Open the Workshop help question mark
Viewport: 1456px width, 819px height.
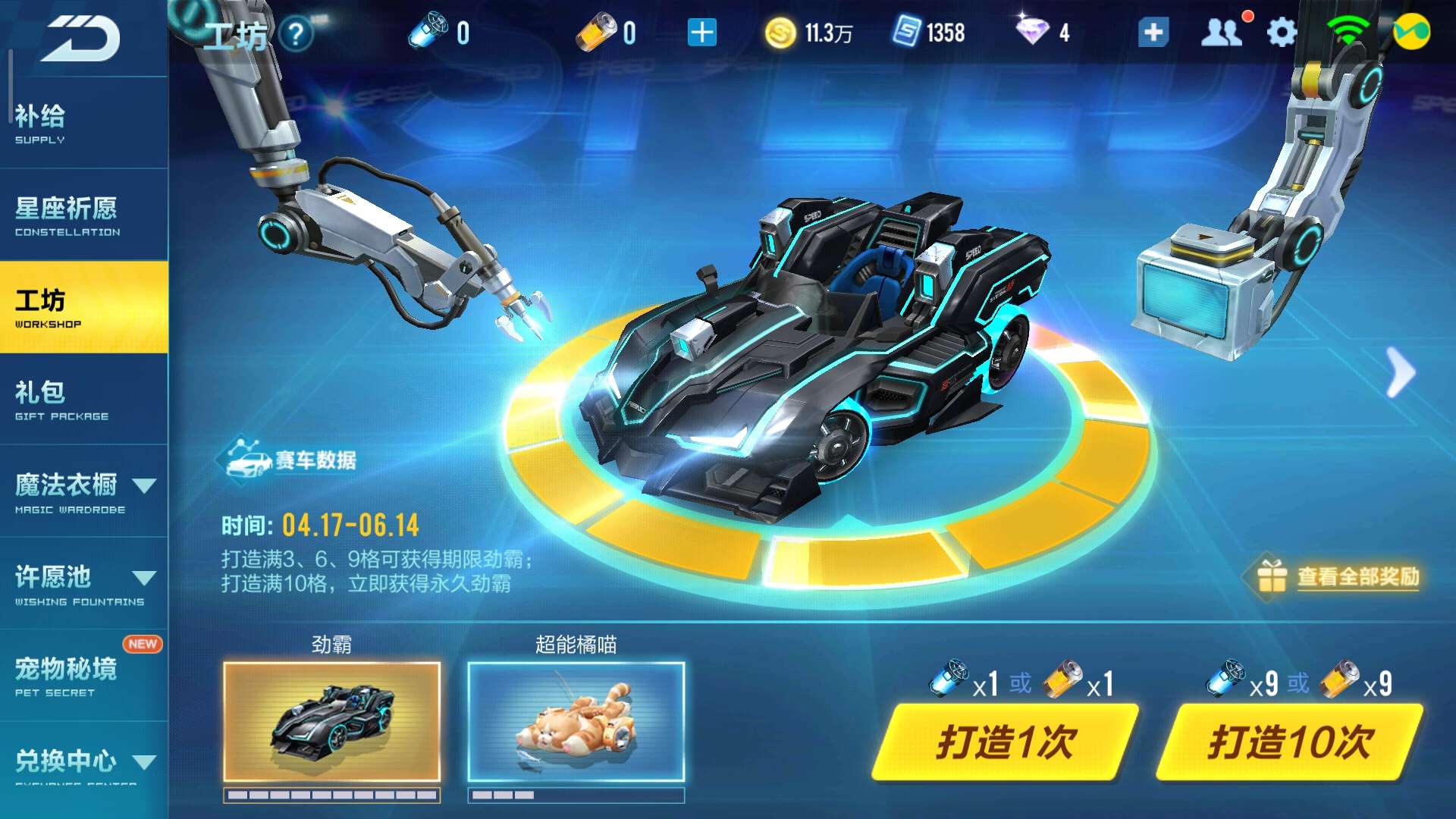(297, 33)
